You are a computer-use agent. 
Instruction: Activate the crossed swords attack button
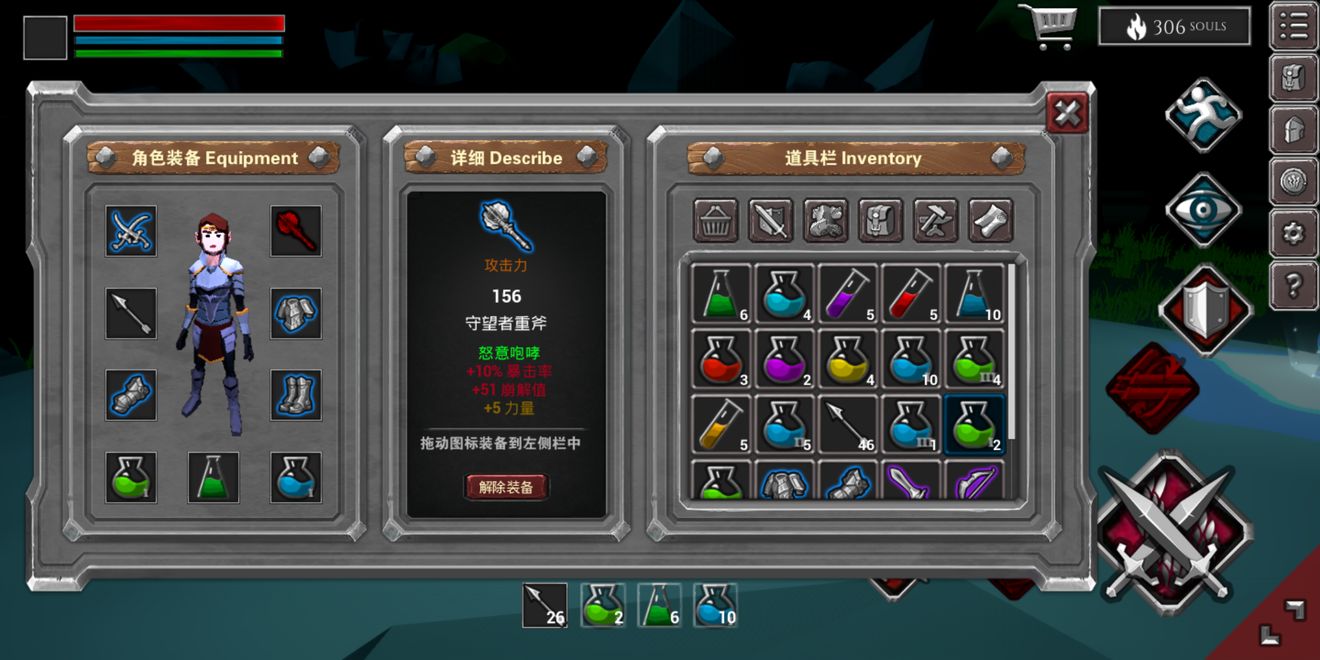(x=1174, y=527)
